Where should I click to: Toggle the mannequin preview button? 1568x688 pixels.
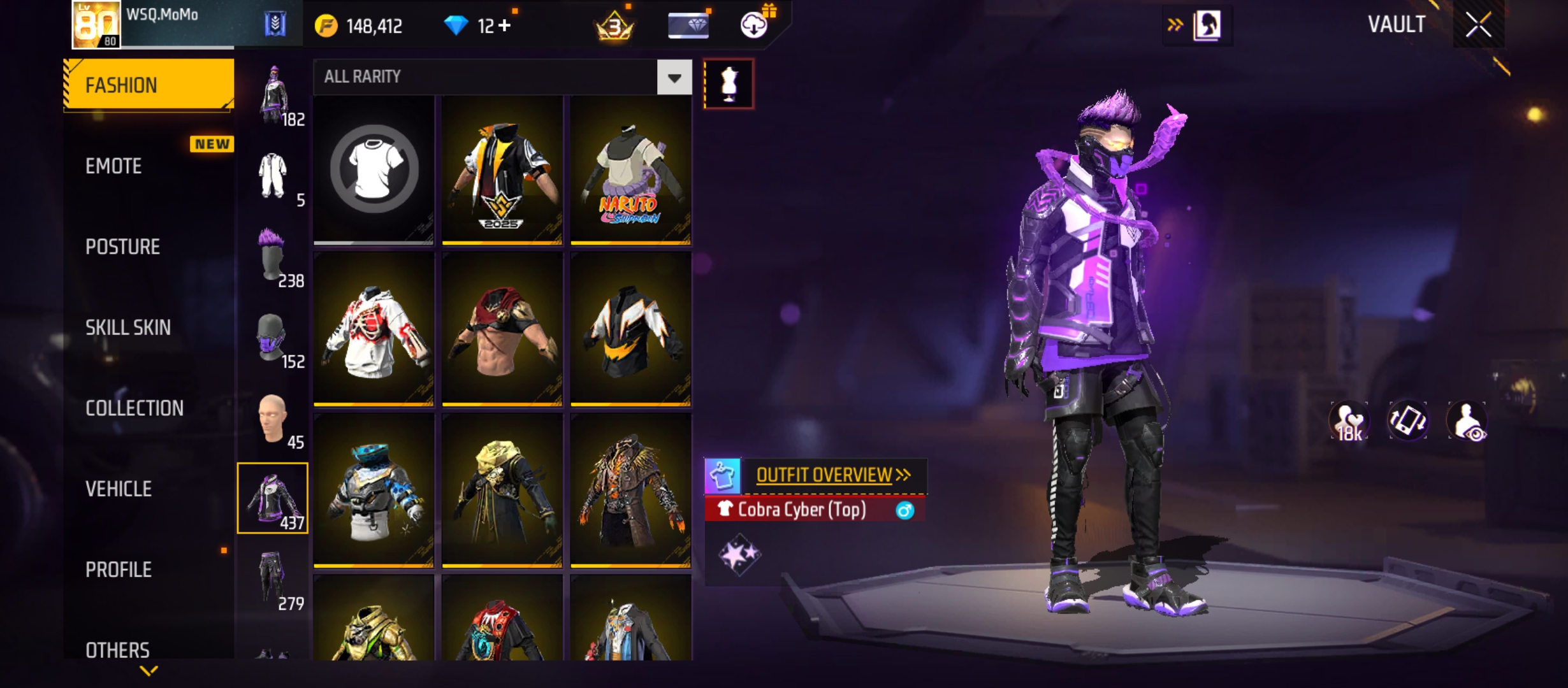coord(729,83)
